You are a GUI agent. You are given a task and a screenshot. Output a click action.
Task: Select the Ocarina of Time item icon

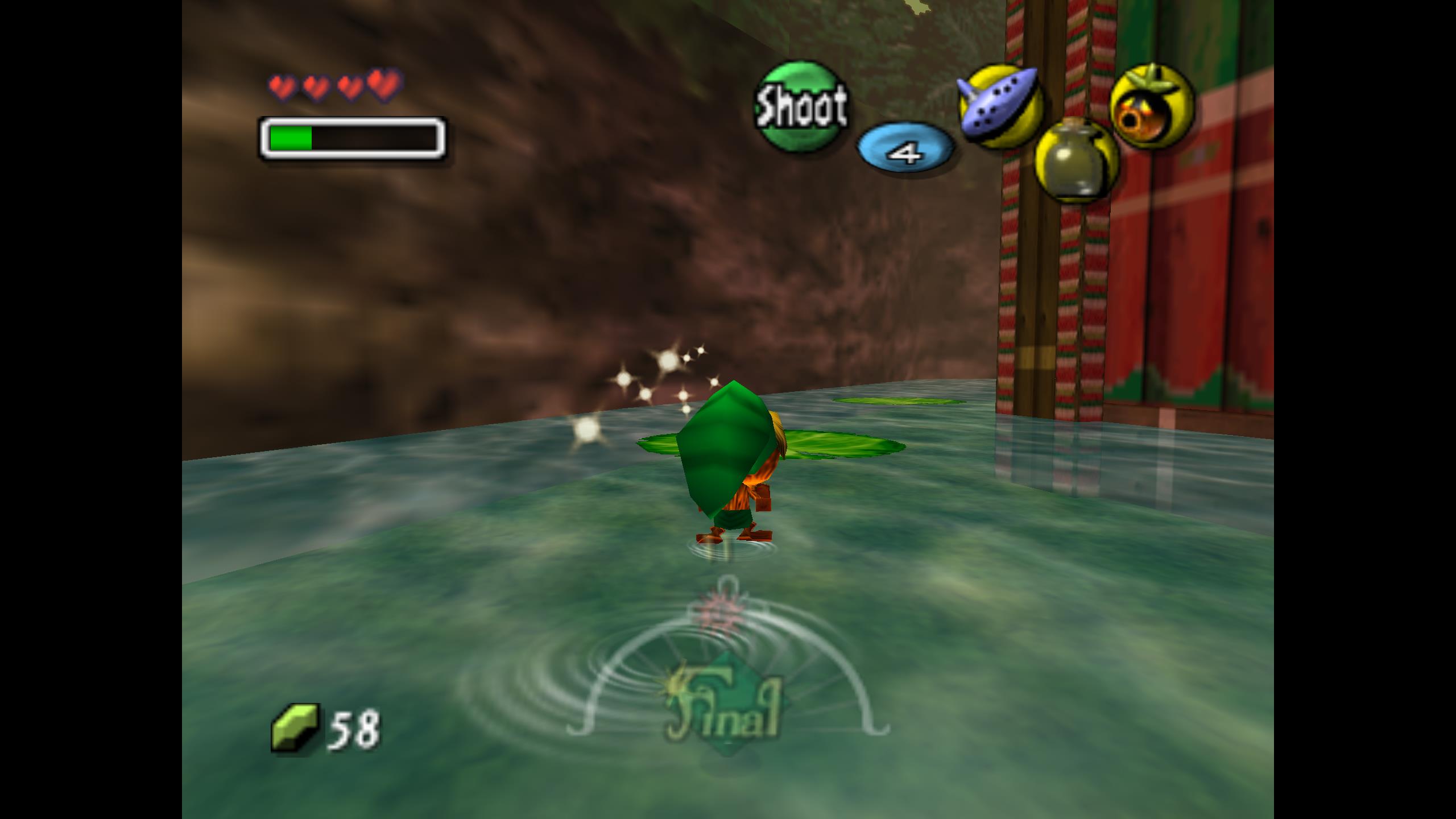point(1000,106)
